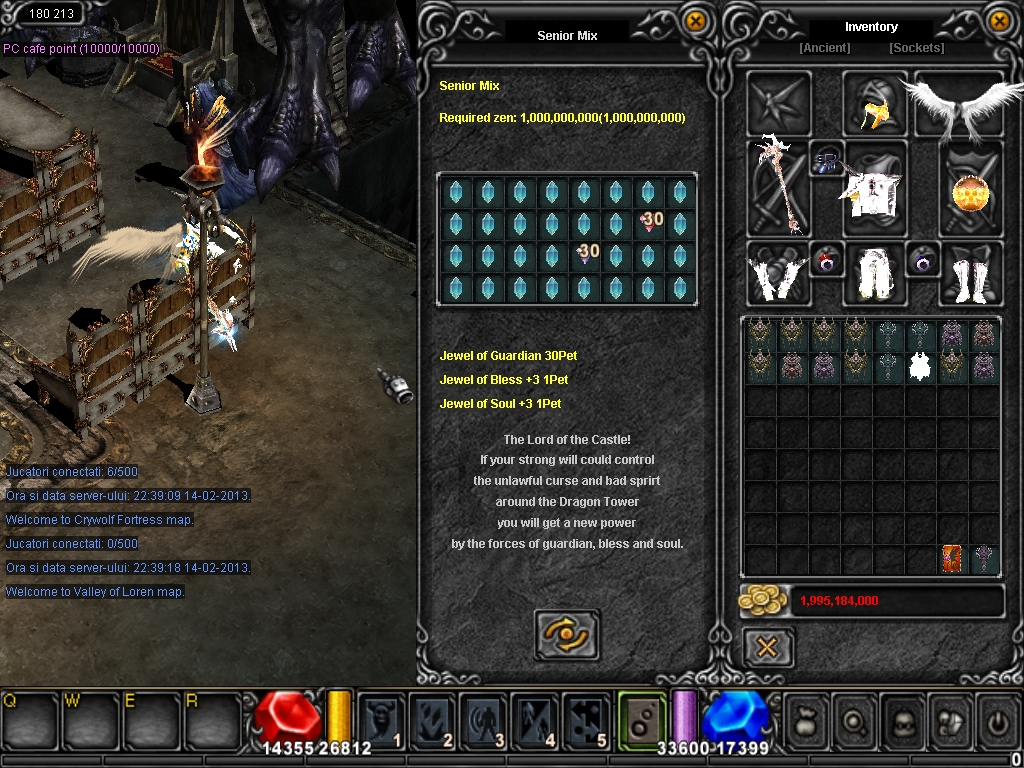
Task: Select the orange scroll in the bag
Action: [x=953, y=559]
